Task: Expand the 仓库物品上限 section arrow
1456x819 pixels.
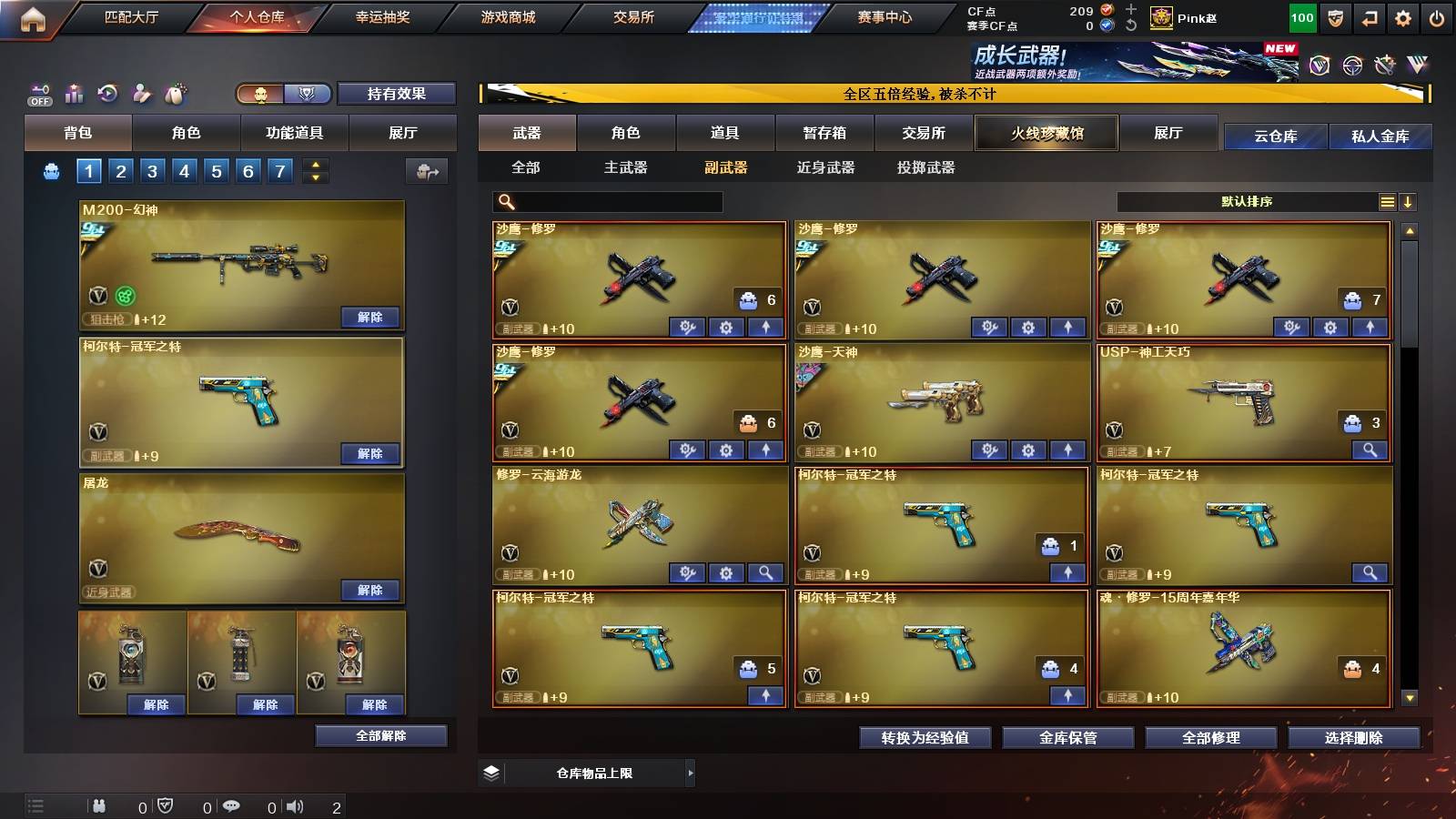Action: (x=690, y=773)
